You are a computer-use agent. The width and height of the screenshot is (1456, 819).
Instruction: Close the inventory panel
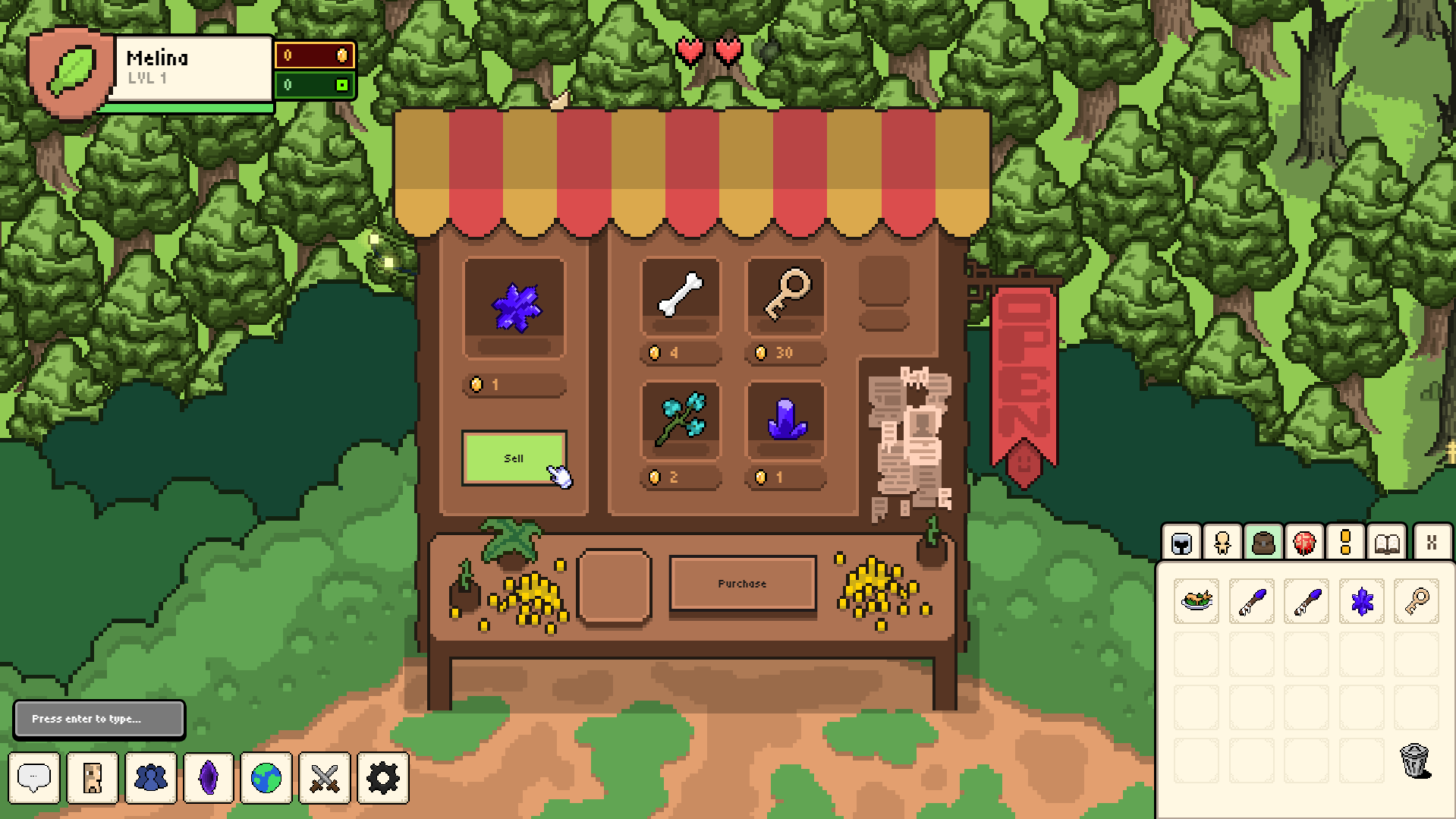1432,543
